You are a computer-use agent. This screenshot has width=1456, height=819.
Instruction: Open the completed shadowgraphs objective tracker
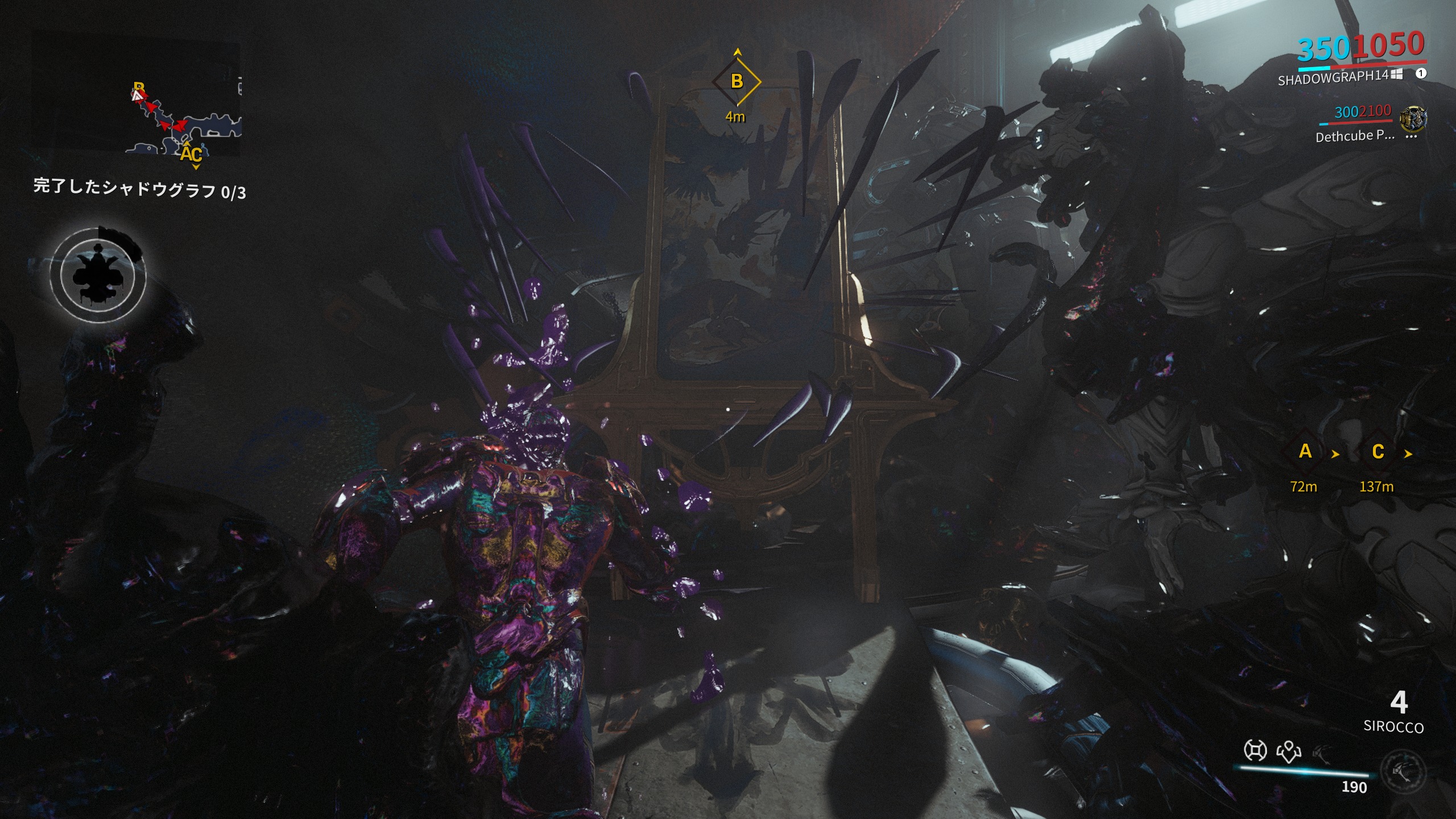point(139,189)
